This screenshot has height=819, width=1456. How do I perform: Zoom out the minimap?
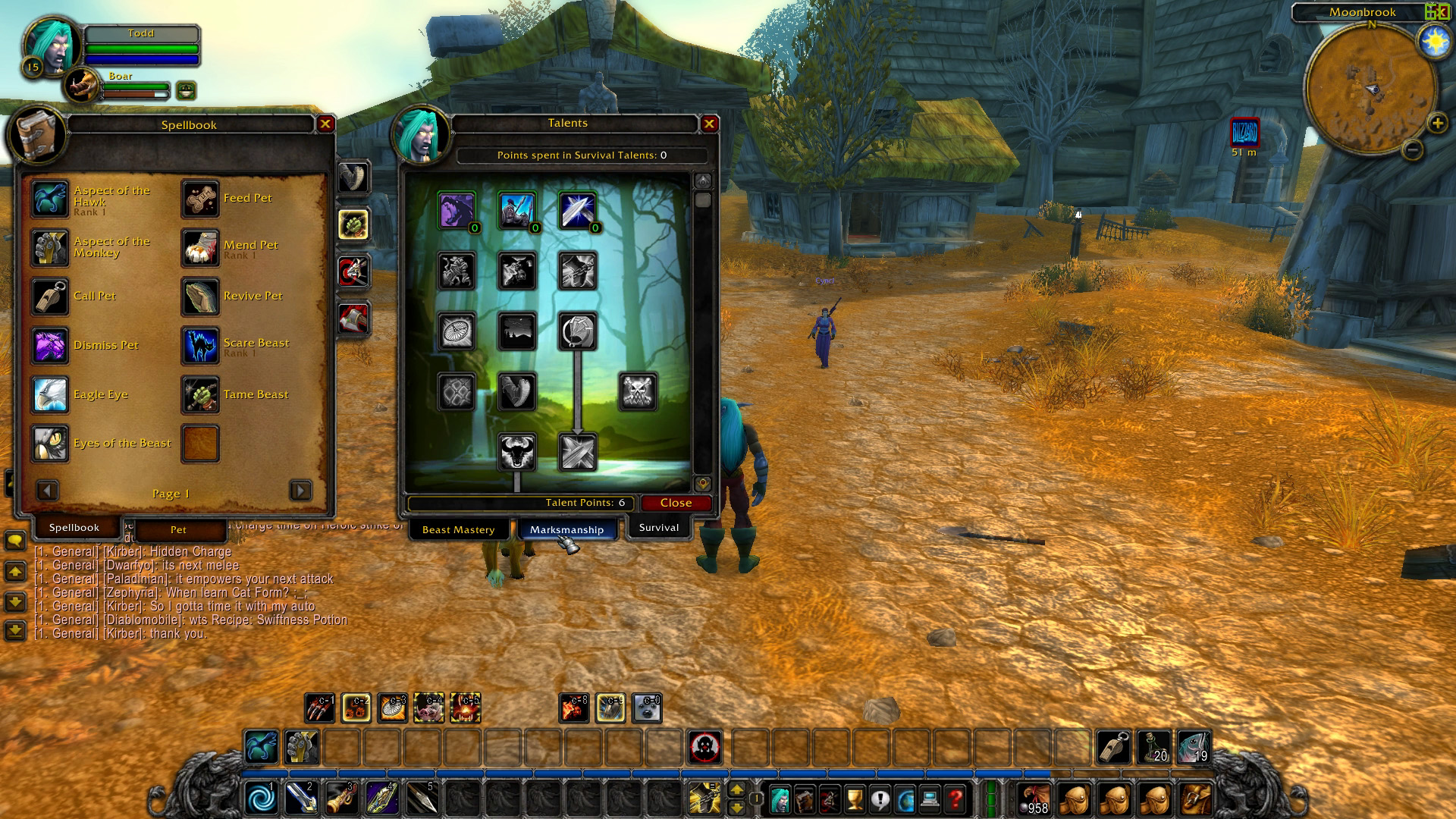pos(1412,150)
